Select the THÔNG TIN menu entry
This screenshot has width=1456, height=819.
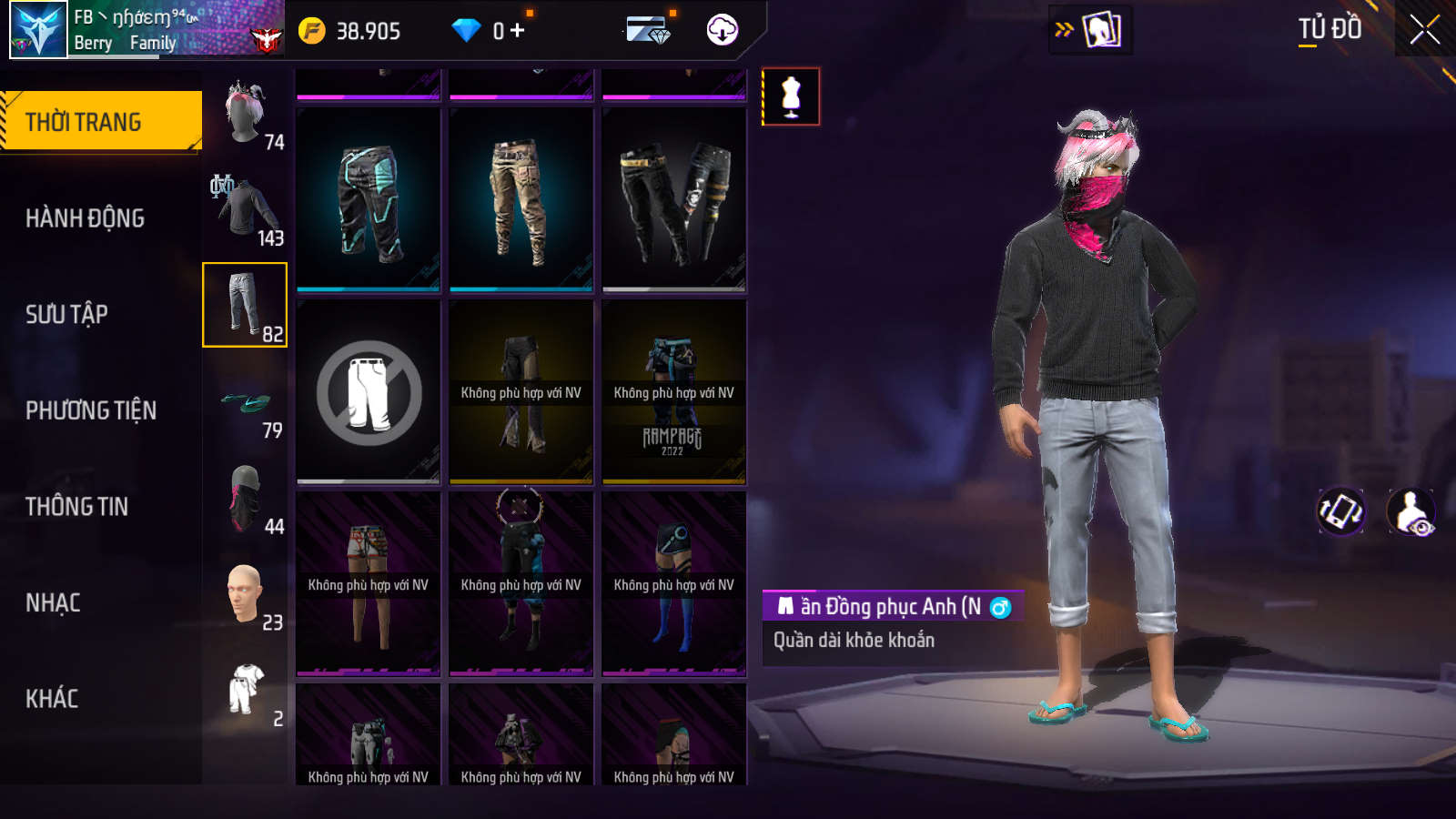(77, 507)
